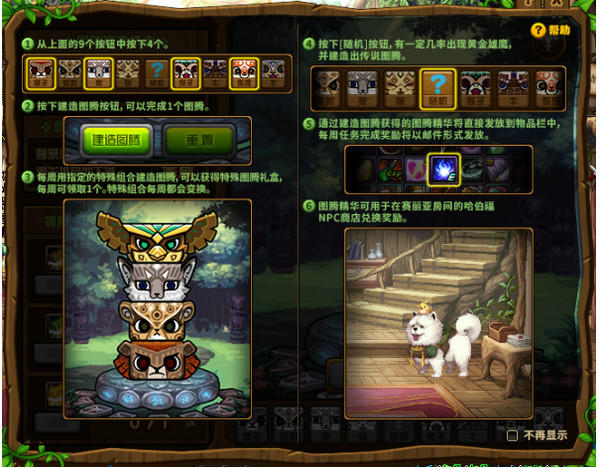Open the 帮助 help button
Viewport: 600px width, 468px height.
click(551, 30)
